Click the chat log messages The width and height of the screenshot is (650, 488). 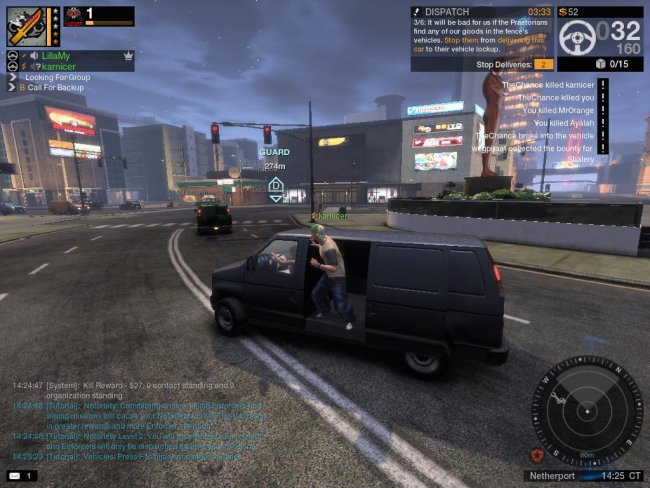140,420
